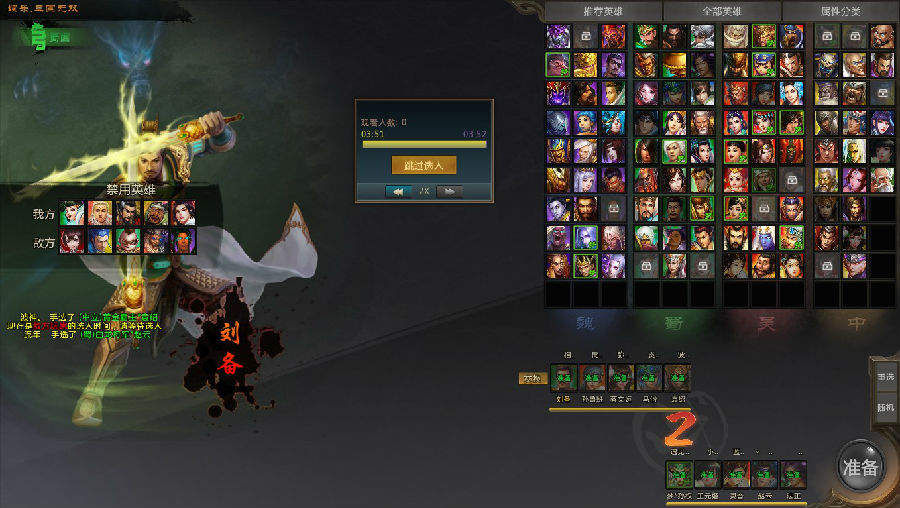
Task: Skip hero selection with 跳过选人 button
Action: coord(424,164)
